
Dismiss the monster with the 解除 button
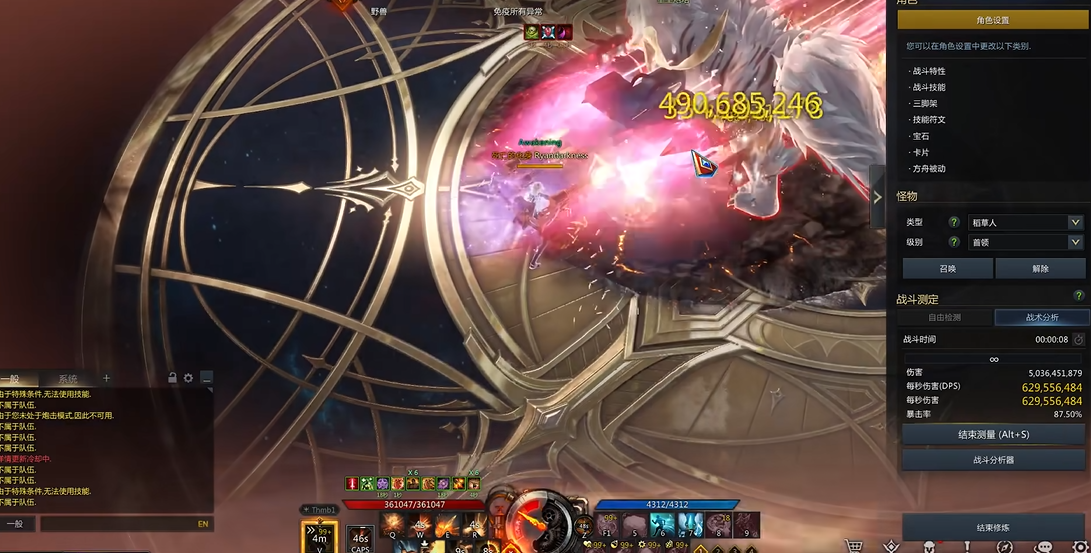[x=1040, y=268]
